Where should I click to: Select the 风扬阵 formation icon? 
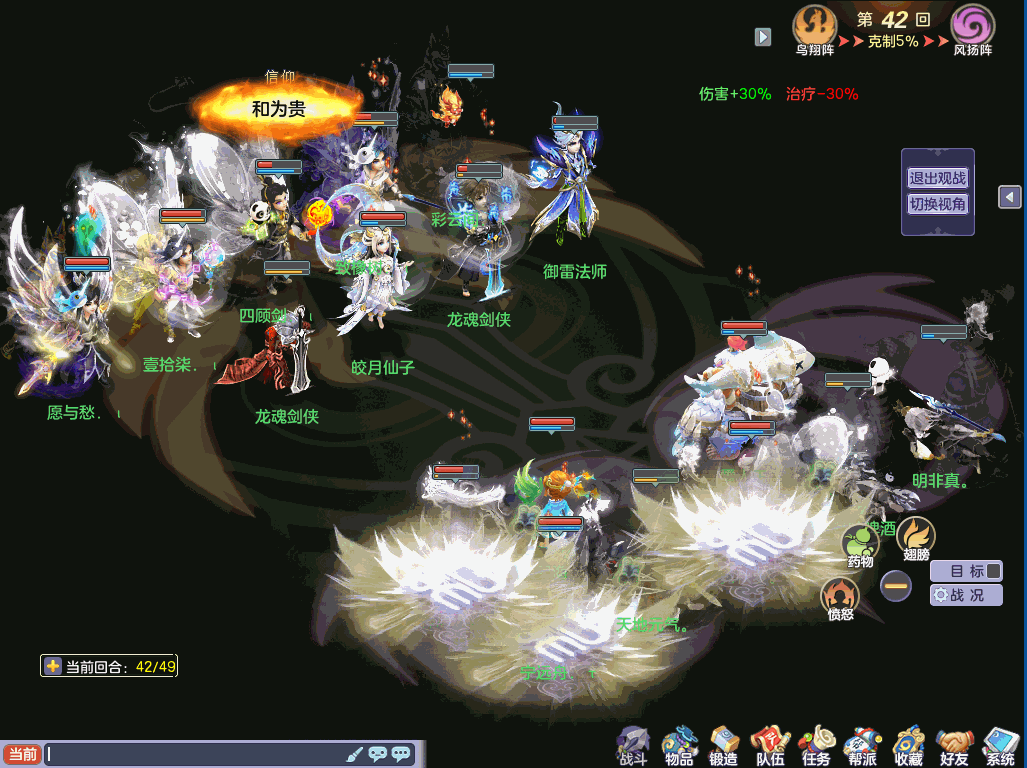pyautogui.click(x=972, y=26)
